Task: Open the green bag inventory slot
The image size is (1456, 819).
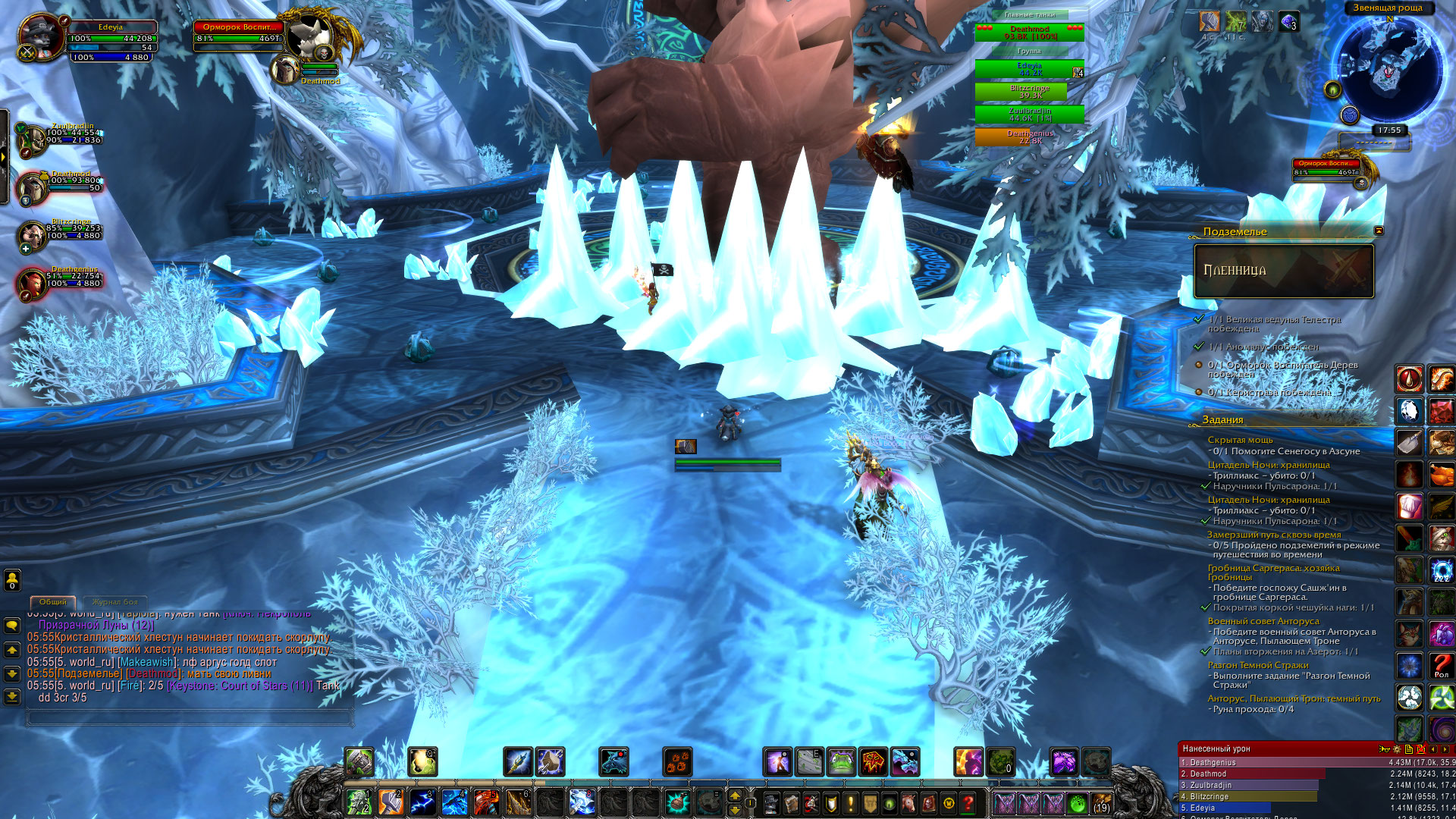Action: (1077, 803)
